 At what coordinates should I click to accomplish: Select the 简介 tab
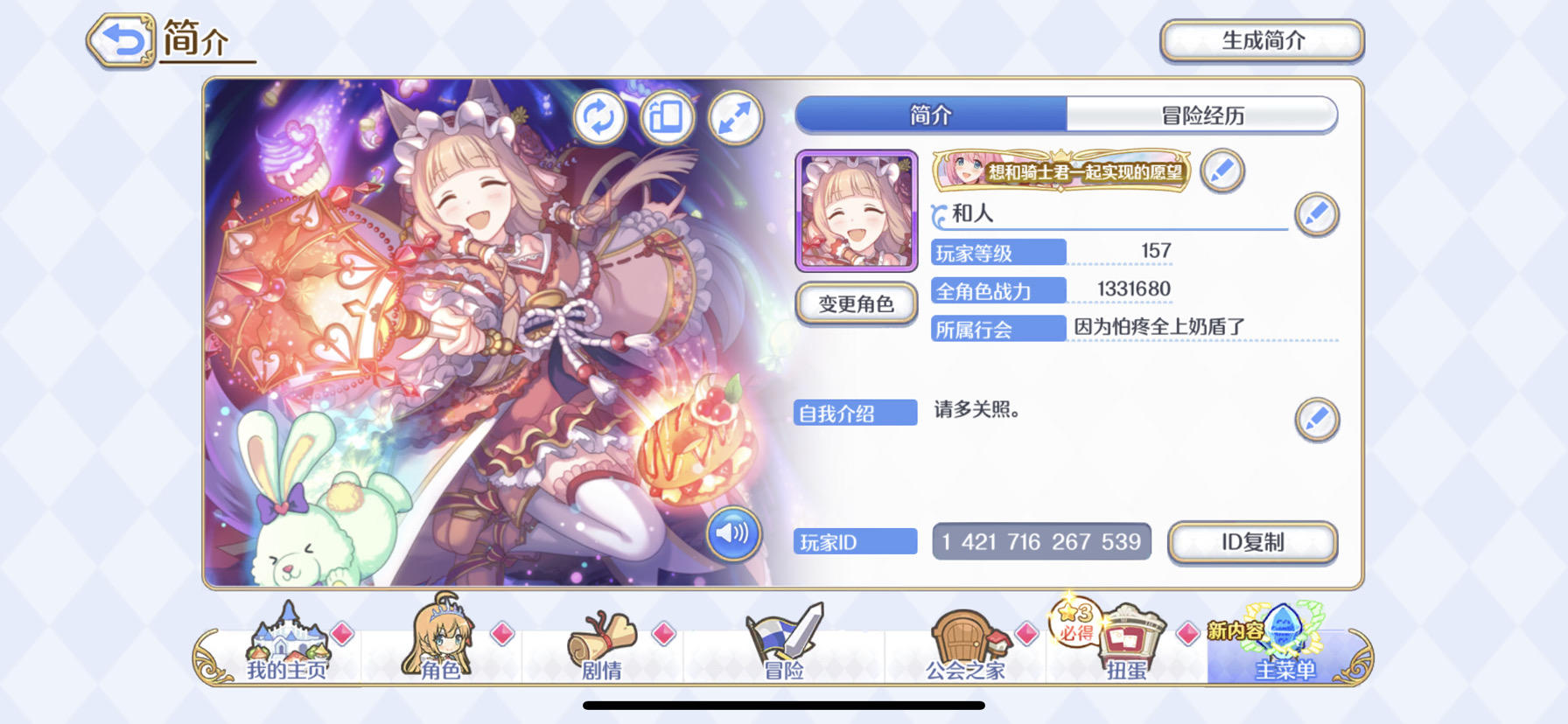928,115
